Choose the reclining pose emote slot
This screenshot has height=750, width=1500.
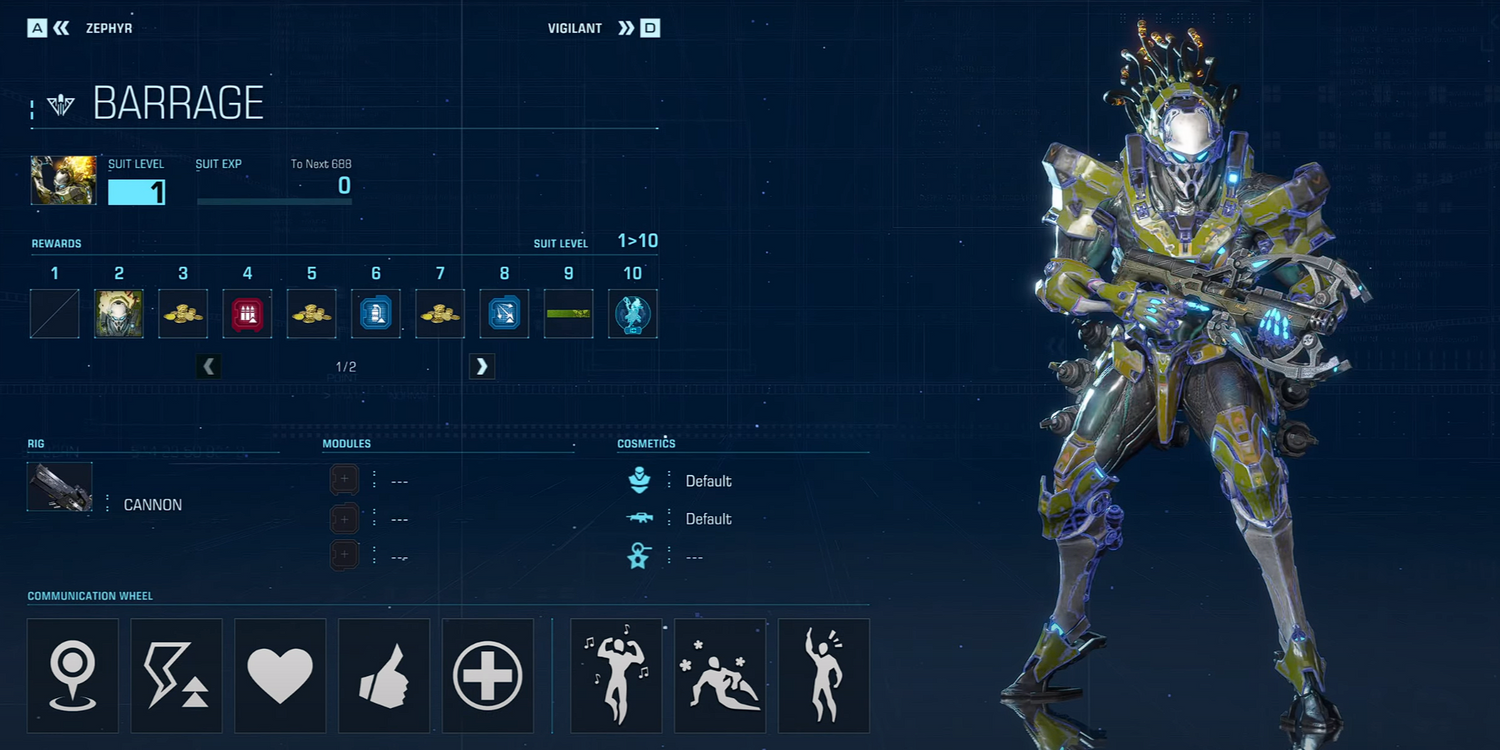pos(720,676)
